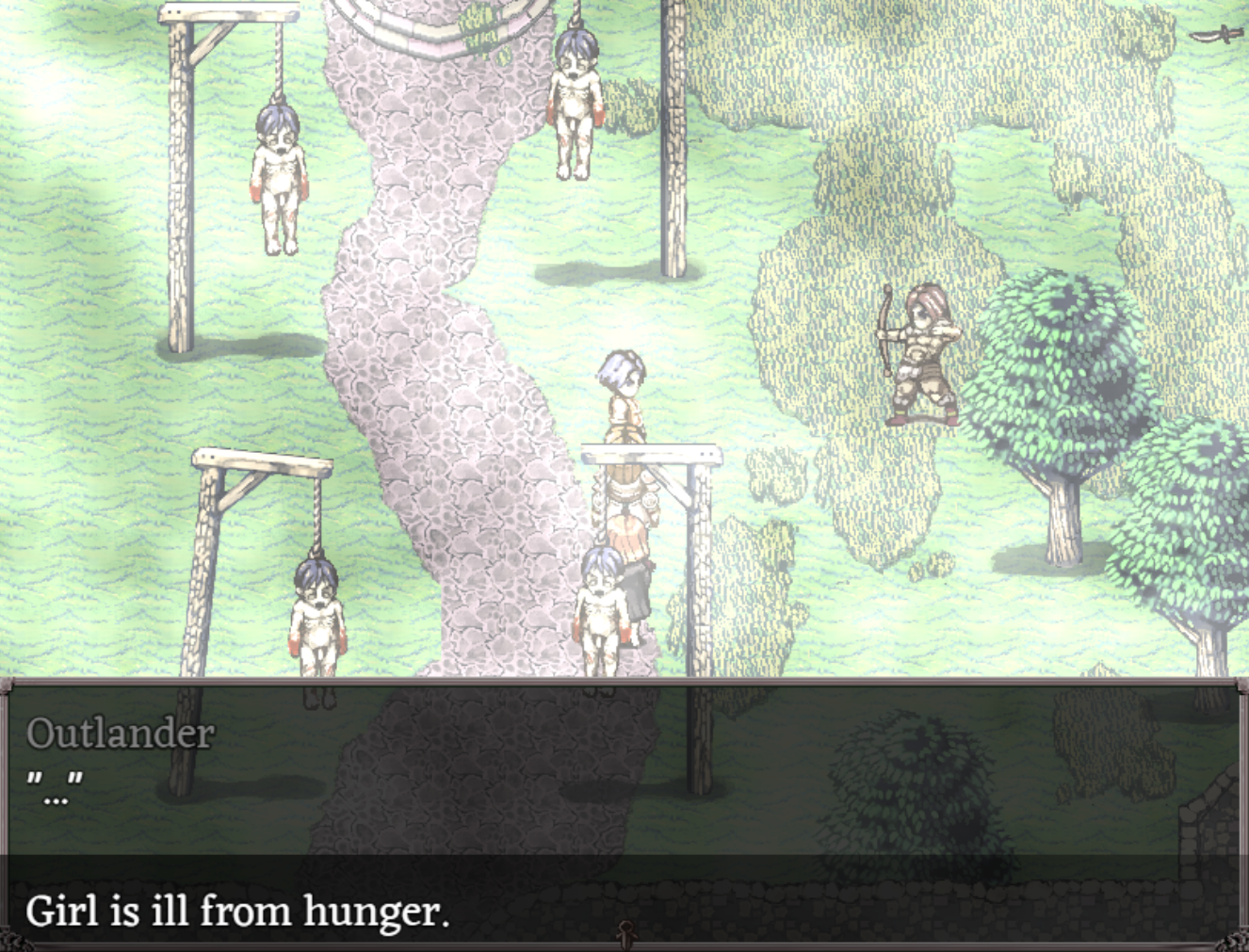
Task: Click the text 'Girl is ill from hunger.'
Action: (238, 911)
